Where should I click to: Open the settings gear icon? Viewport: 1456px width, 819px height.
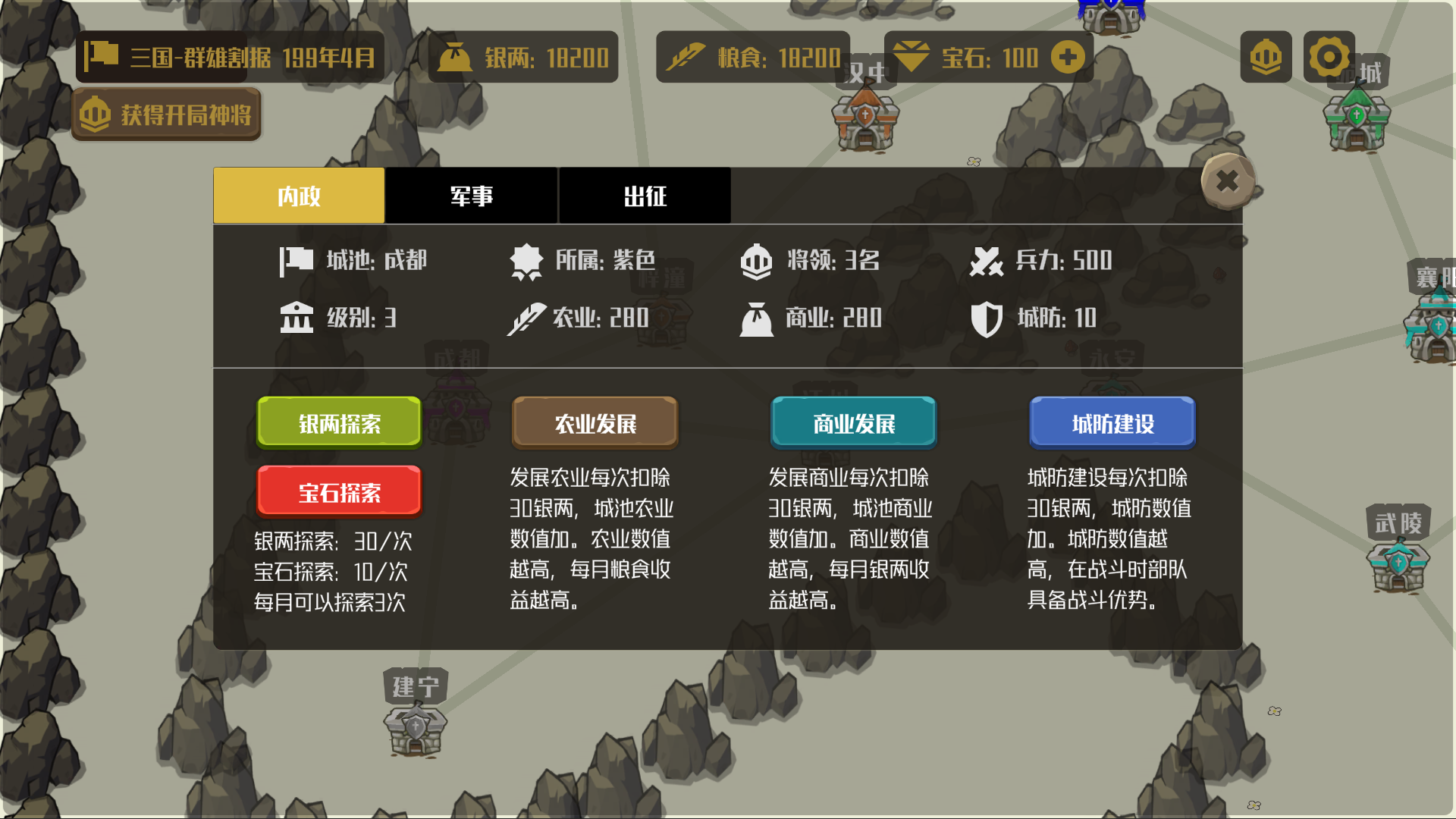1328,56
